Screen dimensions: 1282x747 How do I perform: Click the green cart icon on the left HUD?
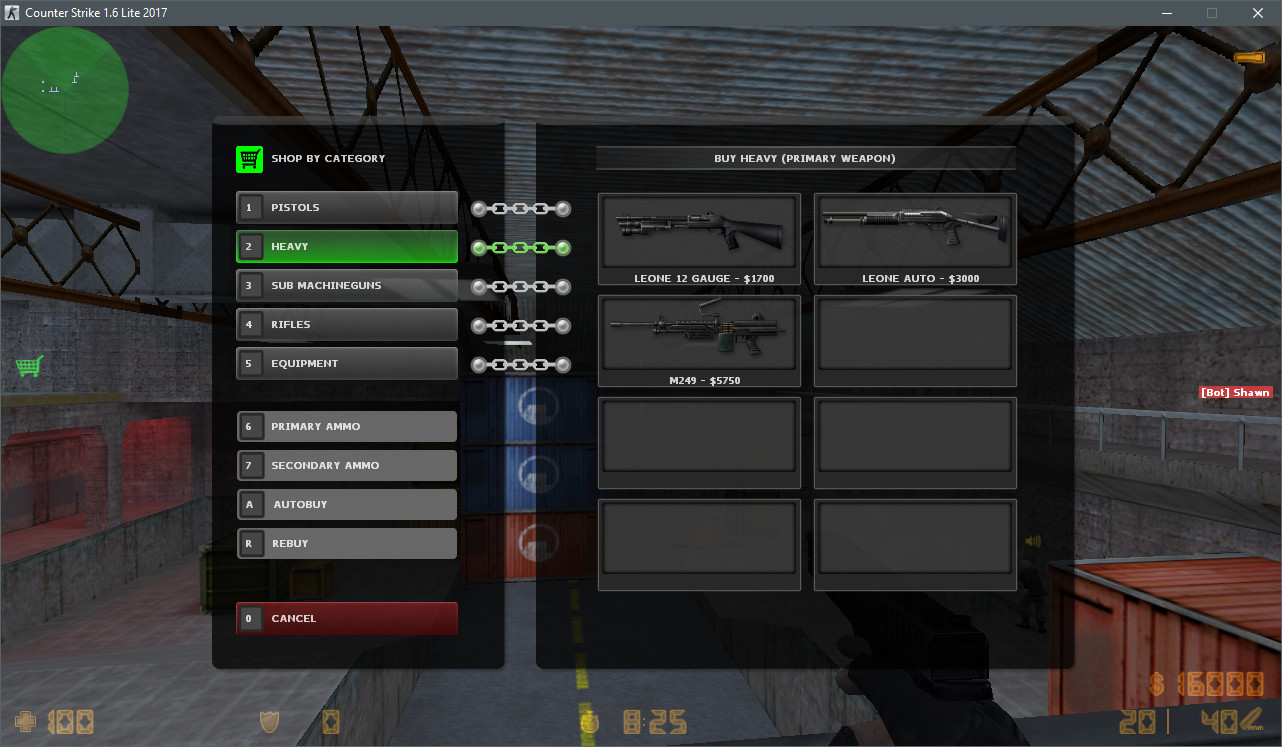click(x=30, y=366)
